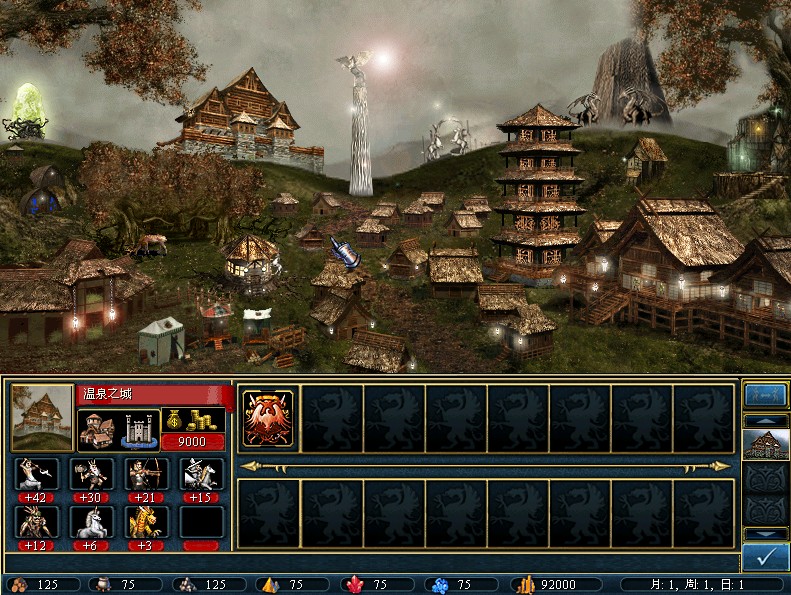
Task: Recruit the centaur creature with +42
Action: coord(37,474)
